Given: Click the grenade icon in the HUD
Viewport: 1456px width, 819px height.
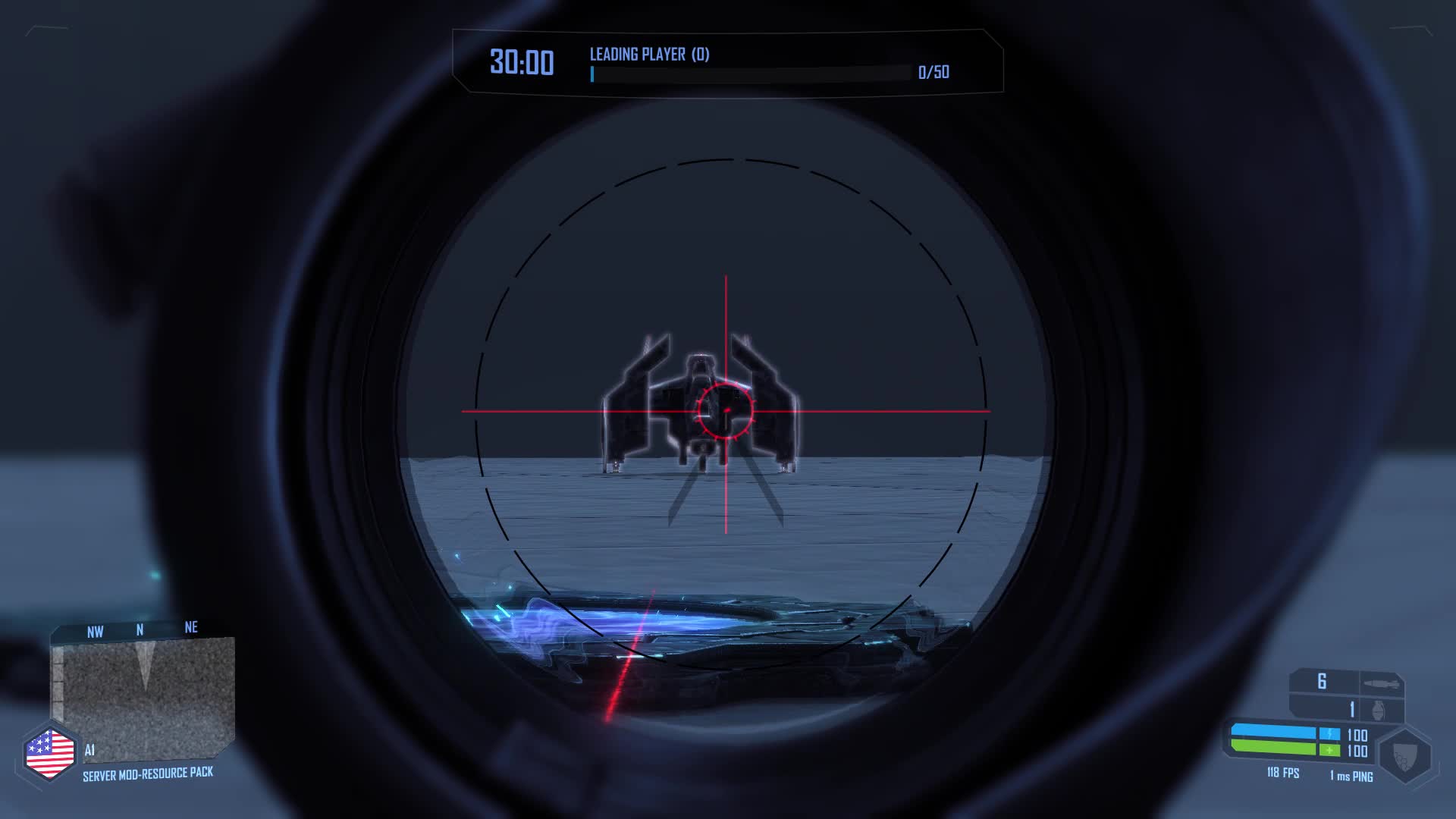Looking at the screenshot, I should 1379,708.
